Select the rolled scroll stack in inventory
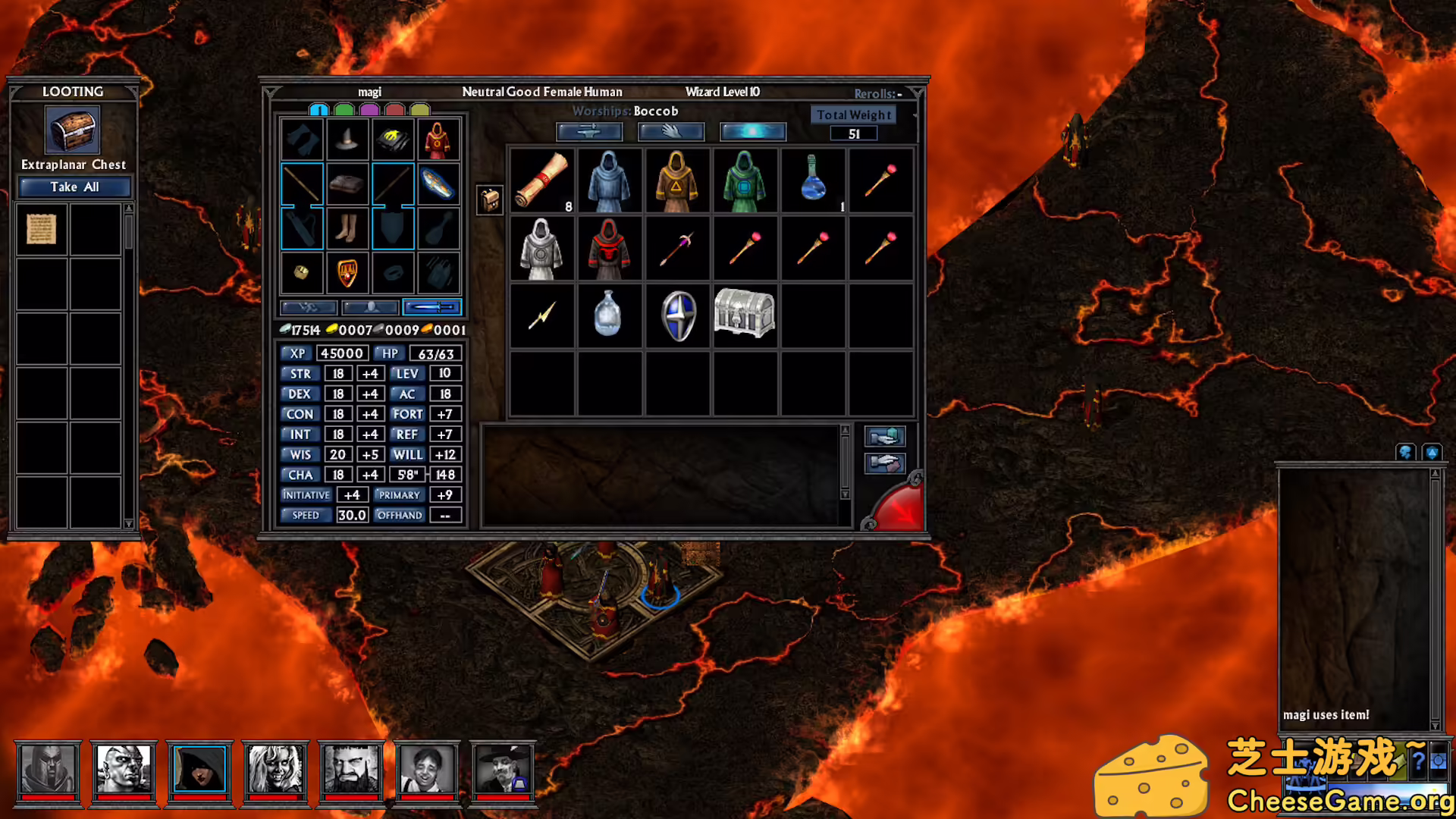 pyautogui.click(x=541, y=180)
